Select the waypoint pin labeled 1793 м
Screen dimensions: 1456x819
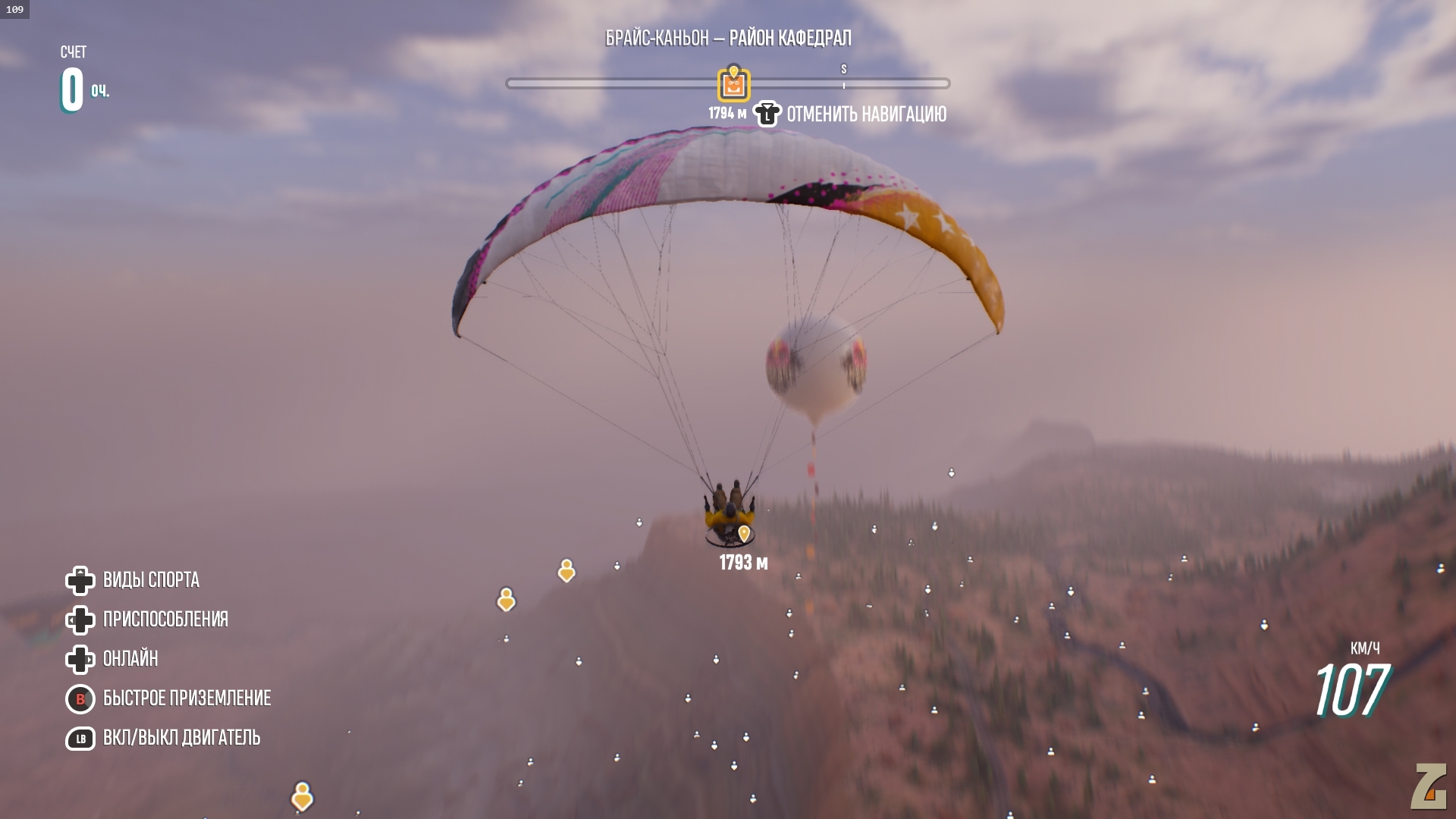point(744,534)
